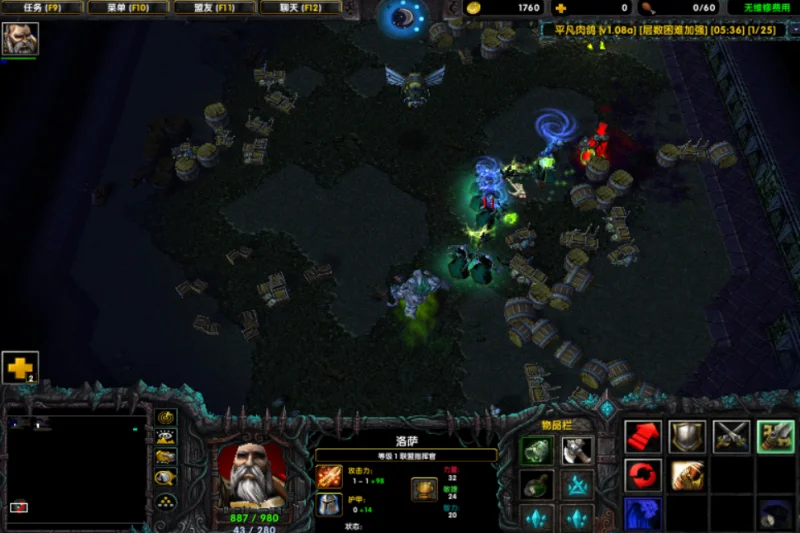Click the bearded hero 3D portrait
The image size is (800, 533).
[x=253, y=472]
